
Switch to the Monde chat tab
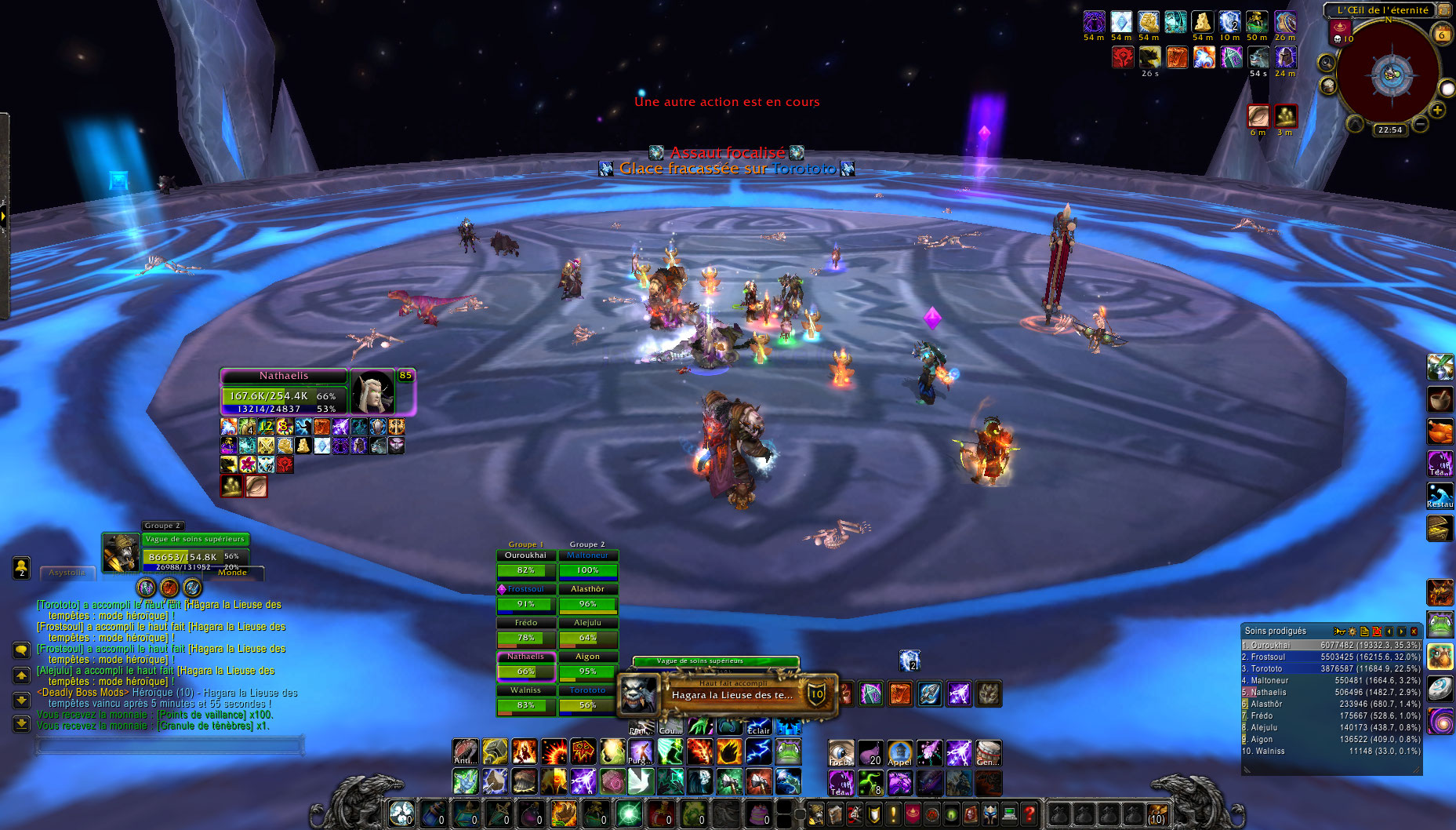pyautogui.click(x=232, y=573)
